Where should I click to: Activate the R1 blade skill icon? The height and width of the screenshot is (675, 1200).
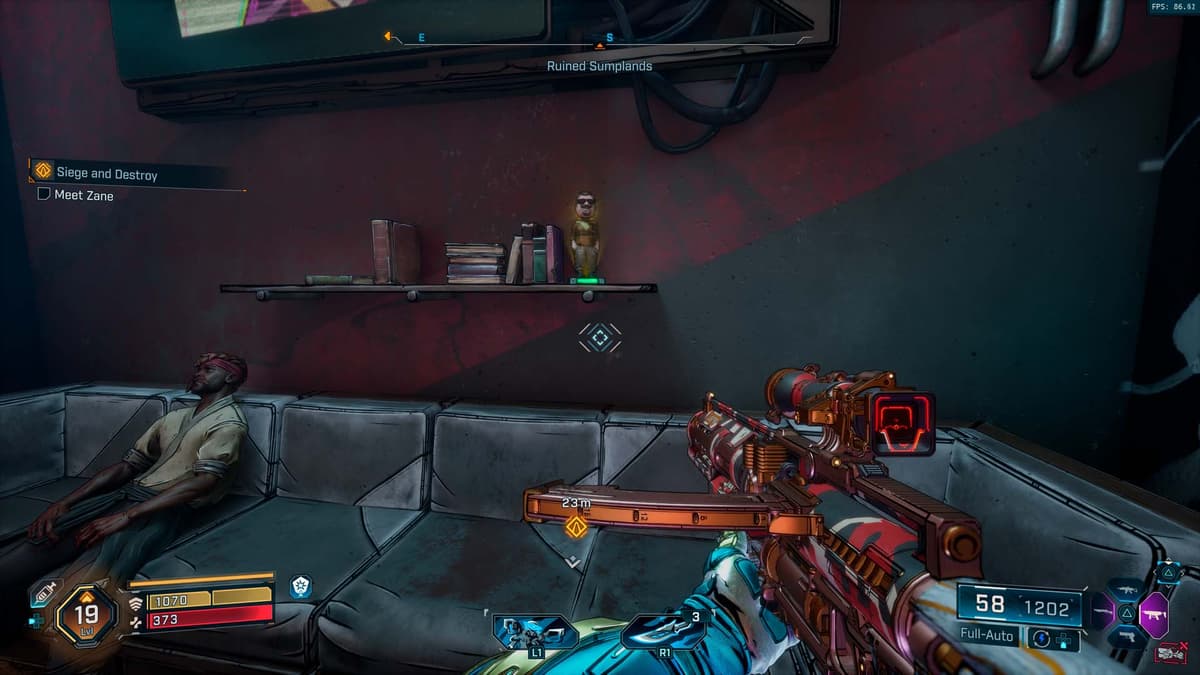663,631
